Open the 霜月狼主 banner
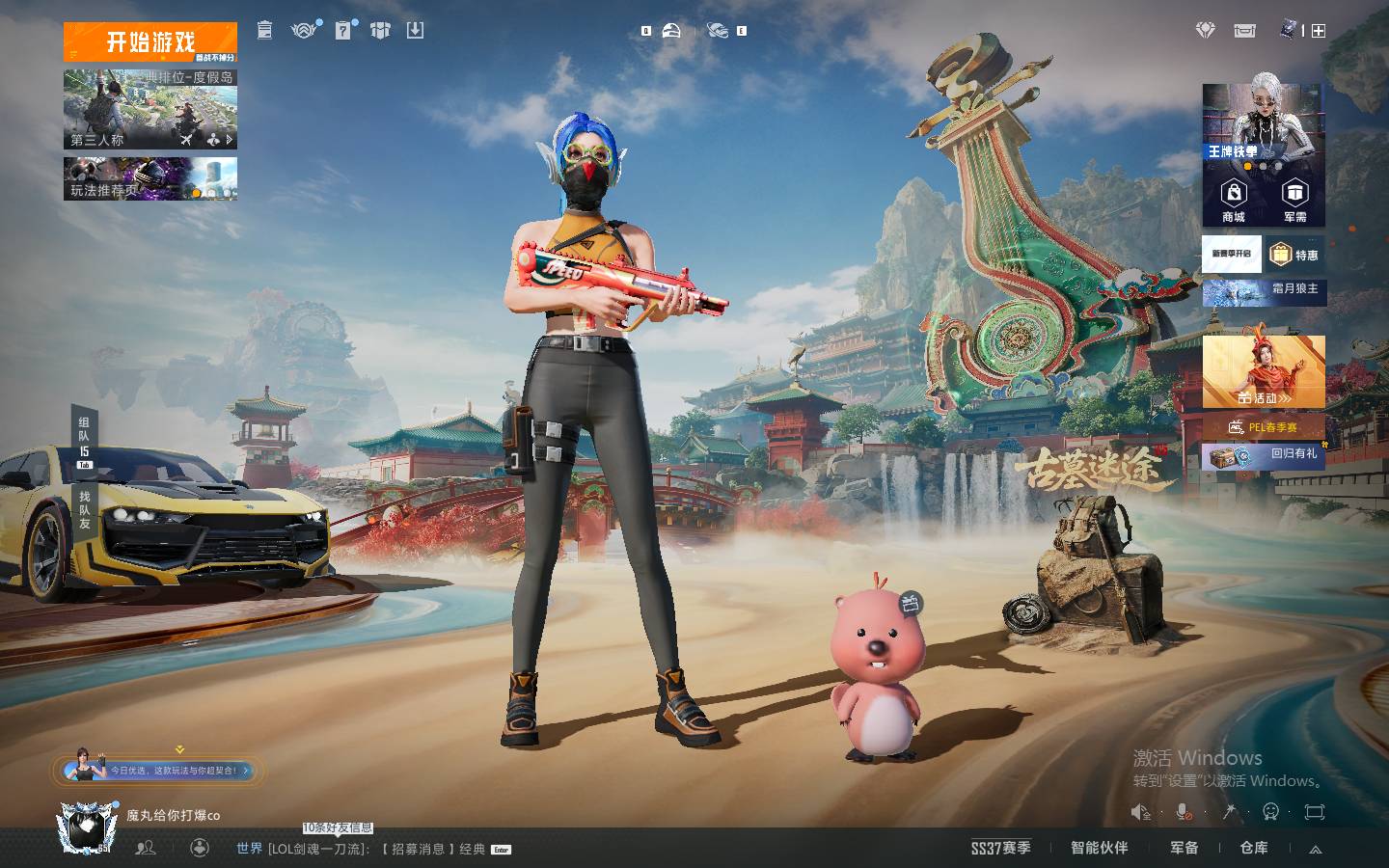 (1264, 290)
